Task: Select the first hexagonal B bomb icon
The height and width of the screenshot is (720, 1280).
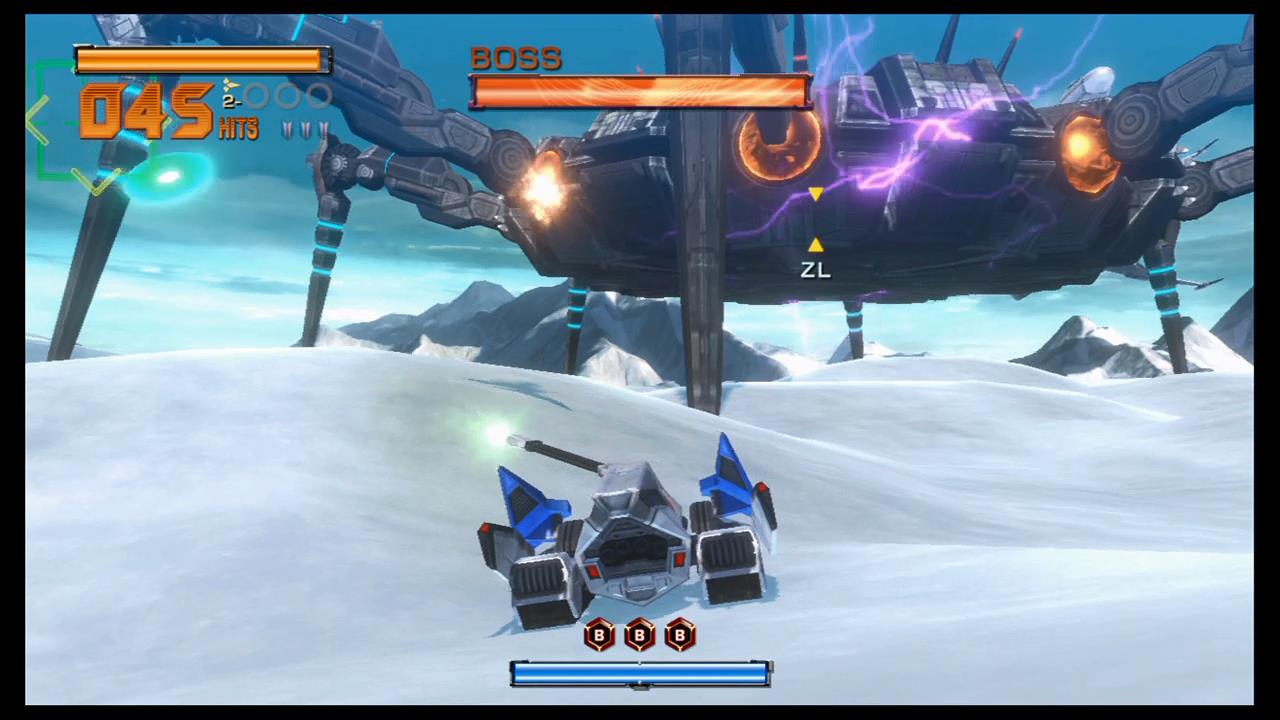Action: pos(598,636)
